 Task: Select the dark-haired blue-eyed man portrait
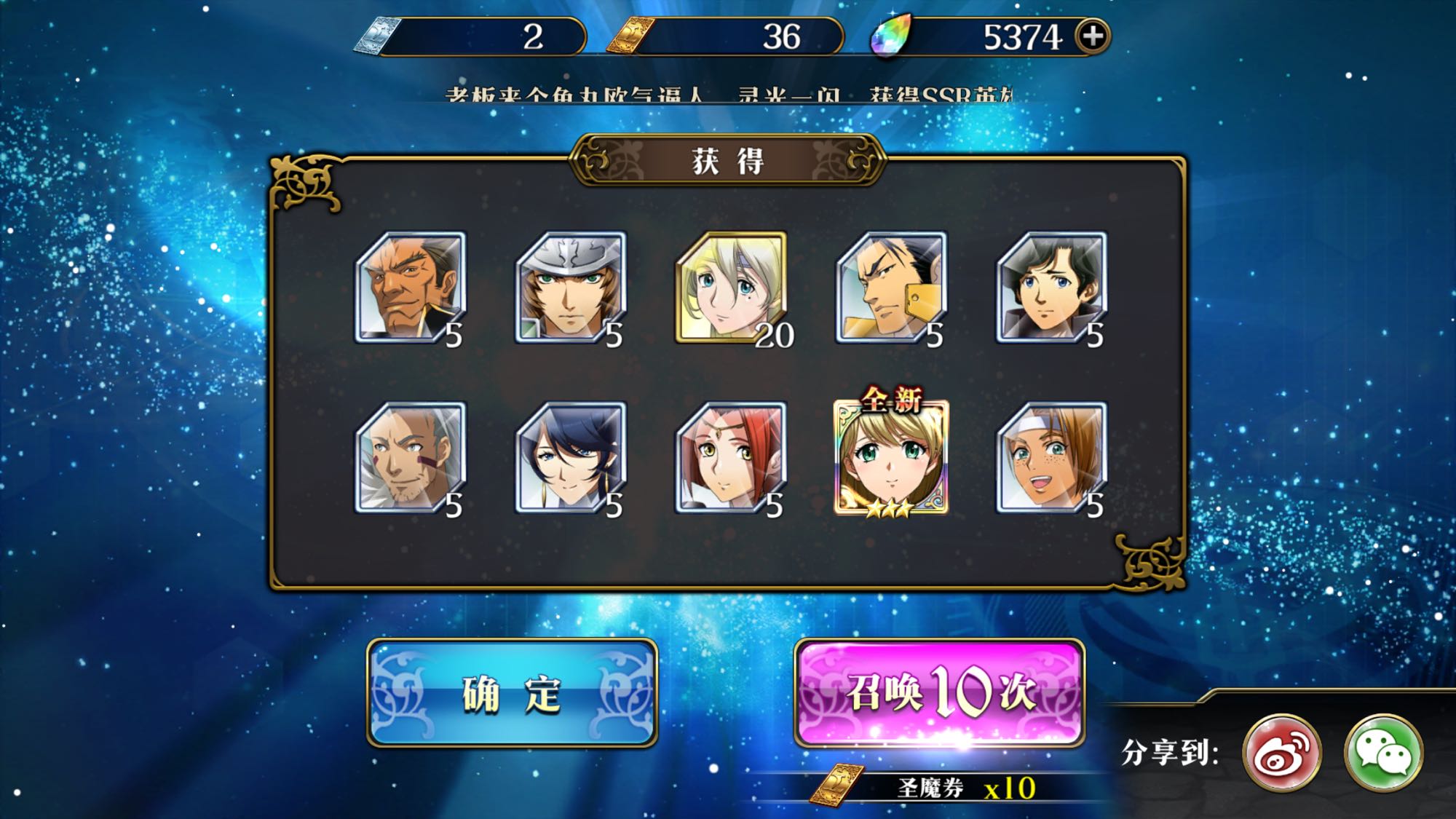1051,288
